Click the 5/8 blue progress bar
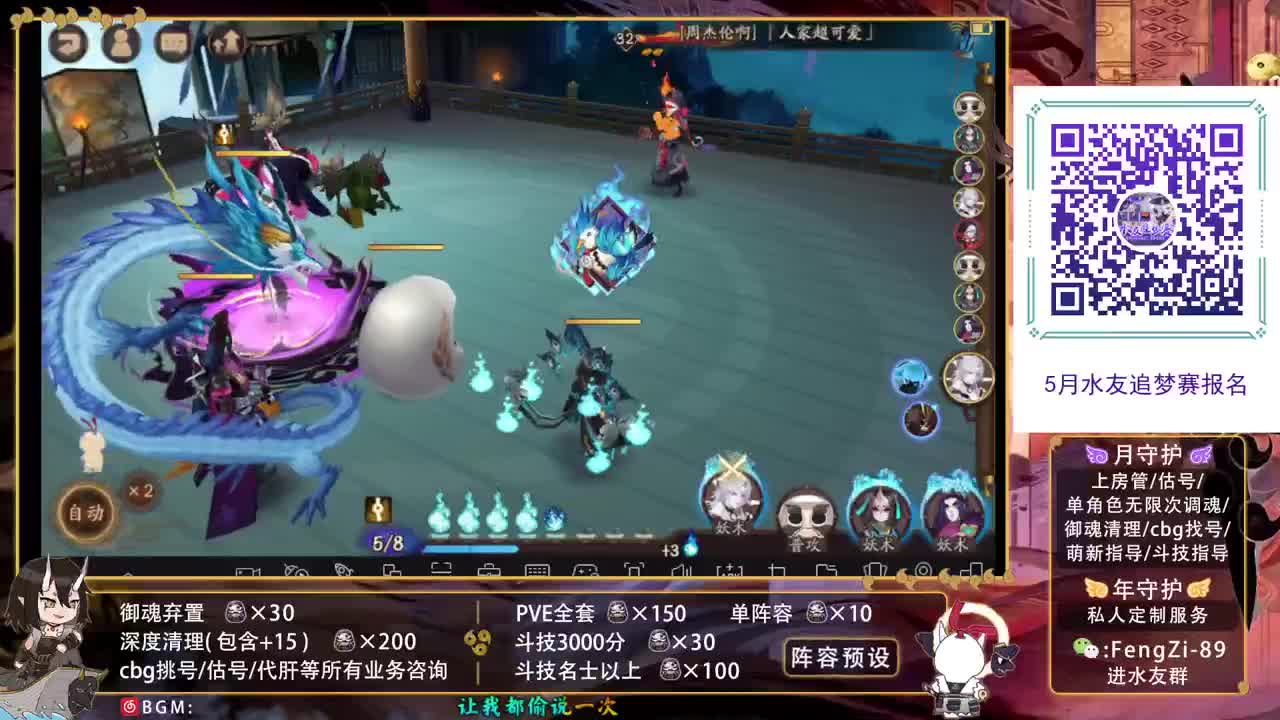Viewport: 1280px width, 720px height. [470, 546]
